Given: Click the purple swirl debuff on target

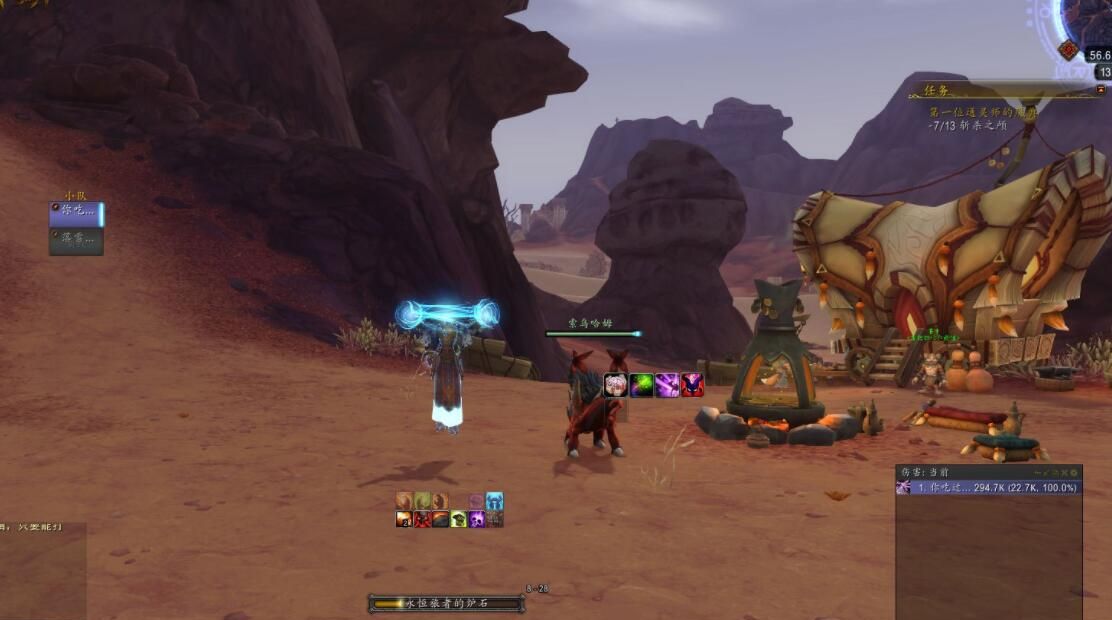Looking at the screenshot, I should pos(667,385).
